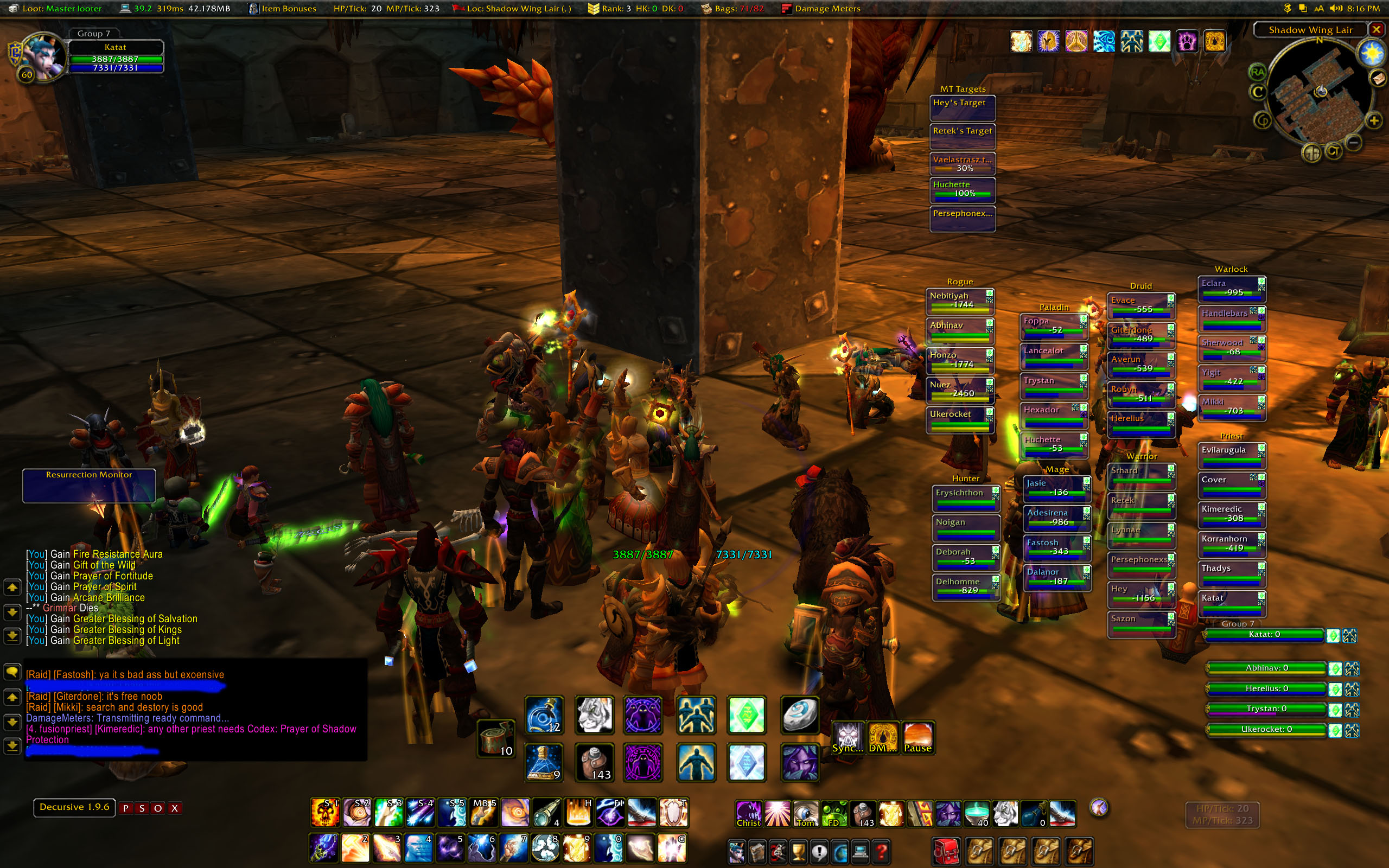Click the Pause macro button
The image size is (1389, 868).
[918, 738]
